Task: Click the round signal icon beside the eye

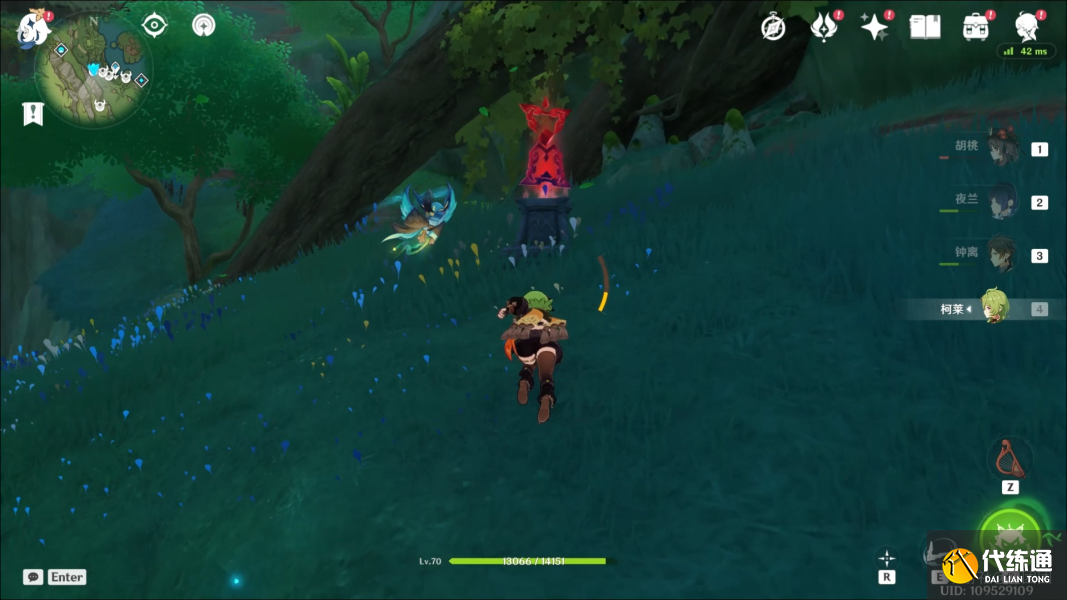Action: click(204, 25)
